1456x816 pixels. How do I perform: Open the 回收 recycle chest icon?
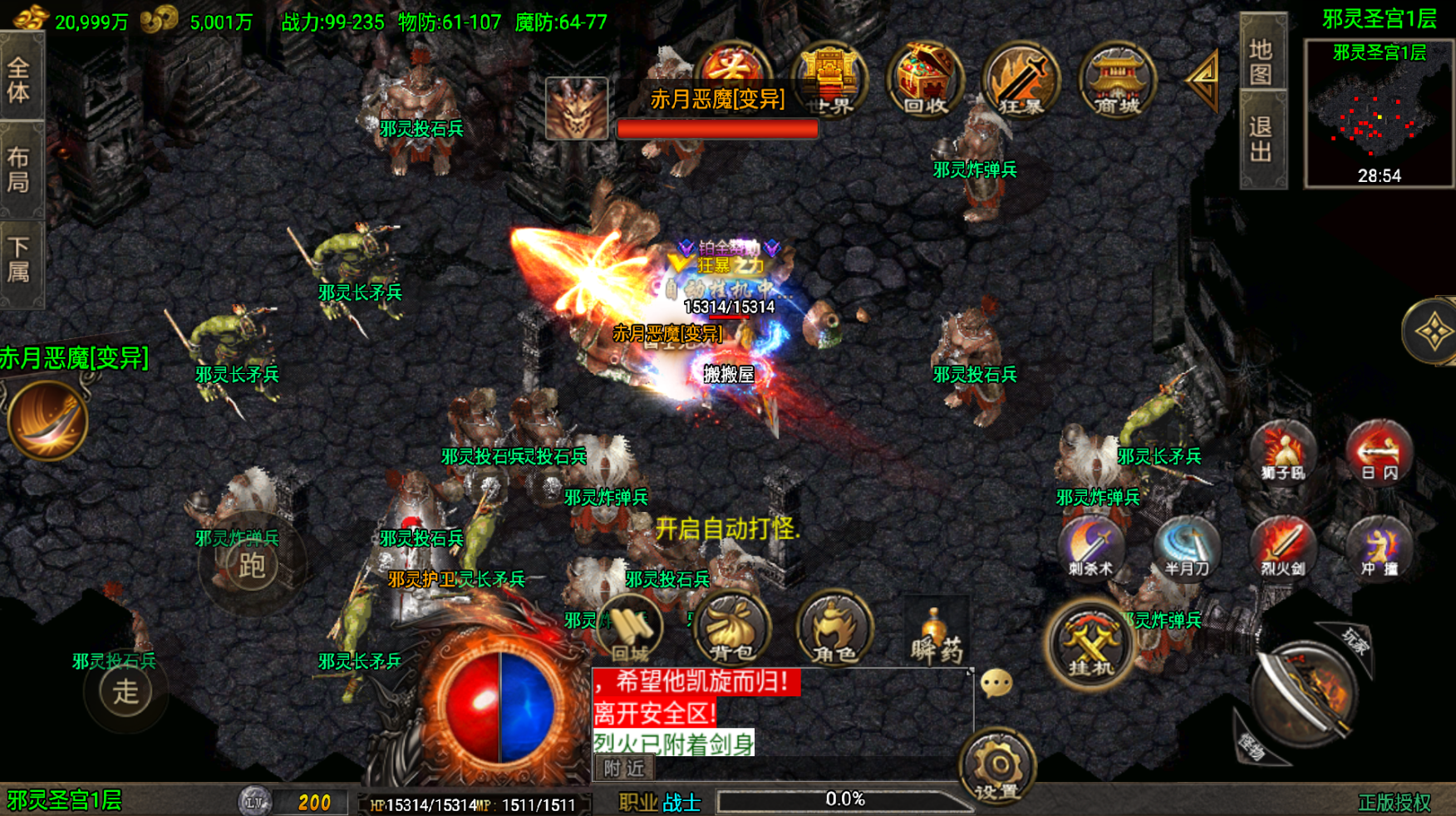click(924, 80)
